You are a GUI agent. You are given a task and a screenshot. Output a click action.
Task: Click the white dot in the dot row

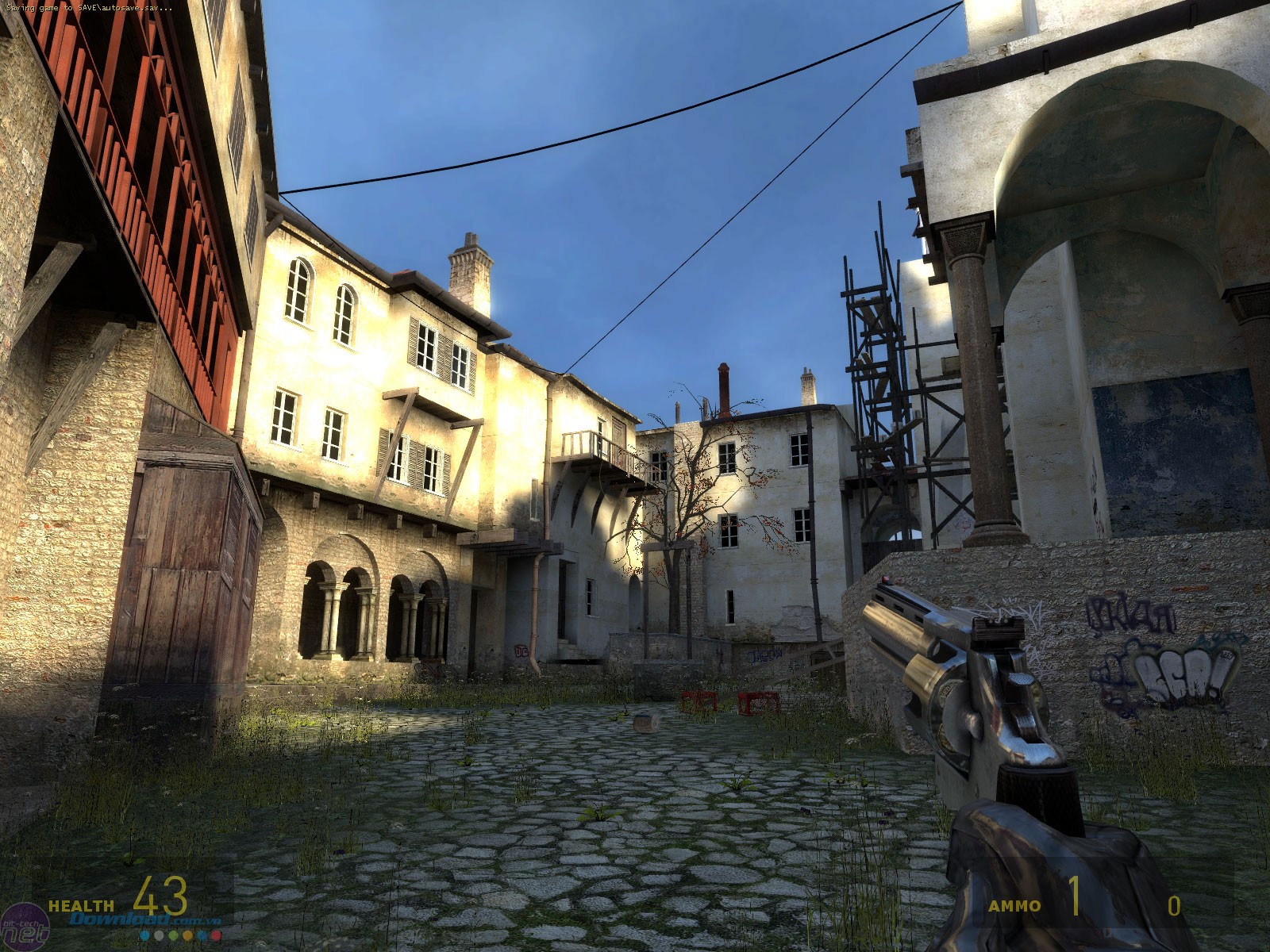159,935
